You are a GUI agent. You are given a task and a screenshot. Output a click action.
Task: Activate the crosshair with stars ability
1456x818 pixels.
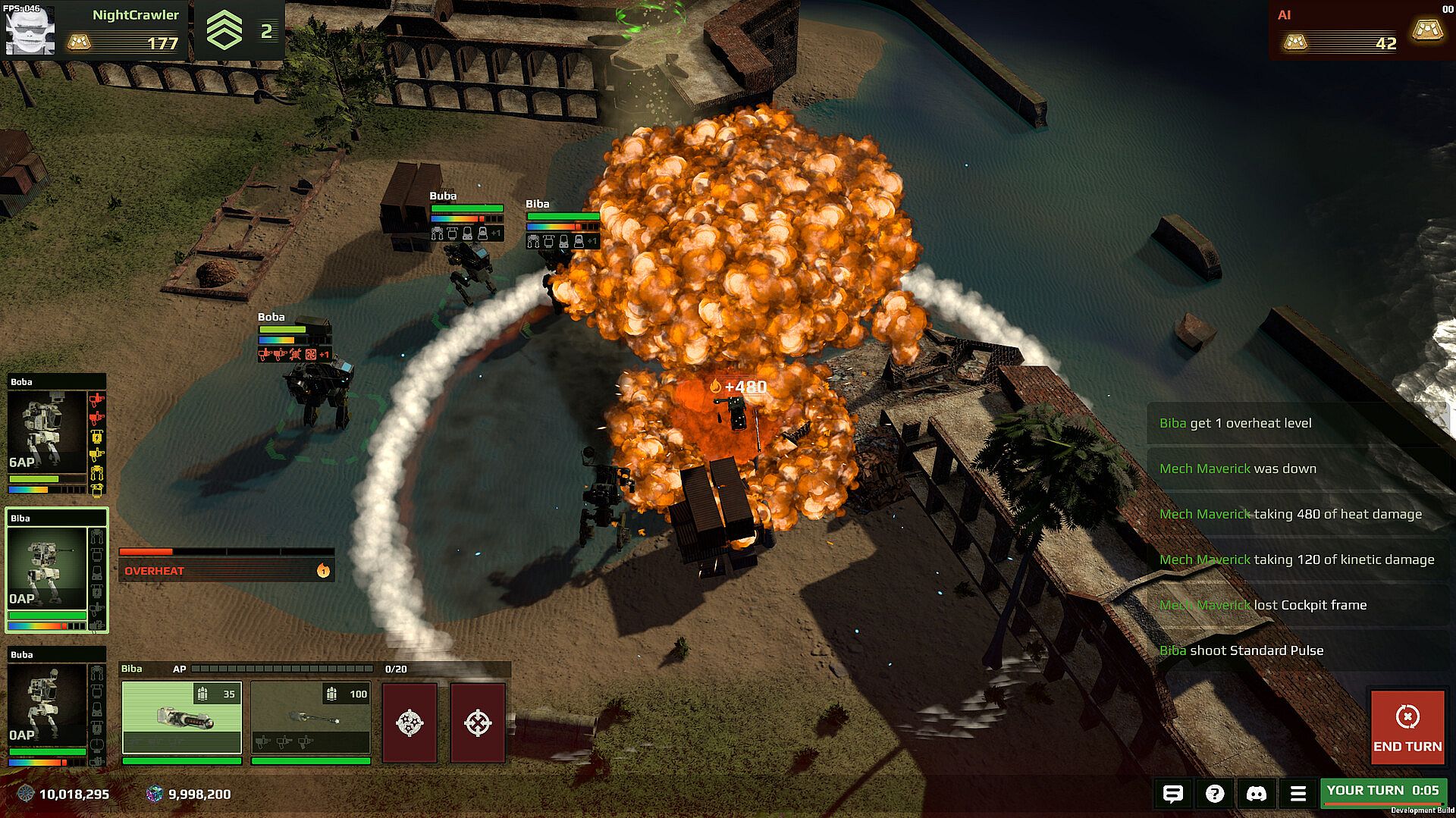(409, 722)
